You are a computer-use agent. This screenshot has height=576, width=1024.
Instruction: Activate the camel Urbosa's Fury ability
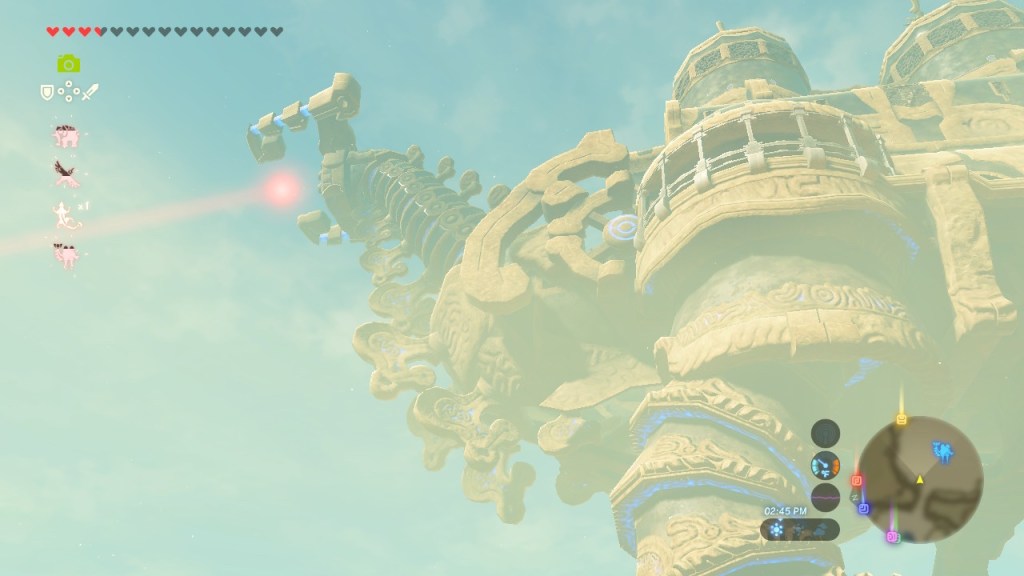68,253
